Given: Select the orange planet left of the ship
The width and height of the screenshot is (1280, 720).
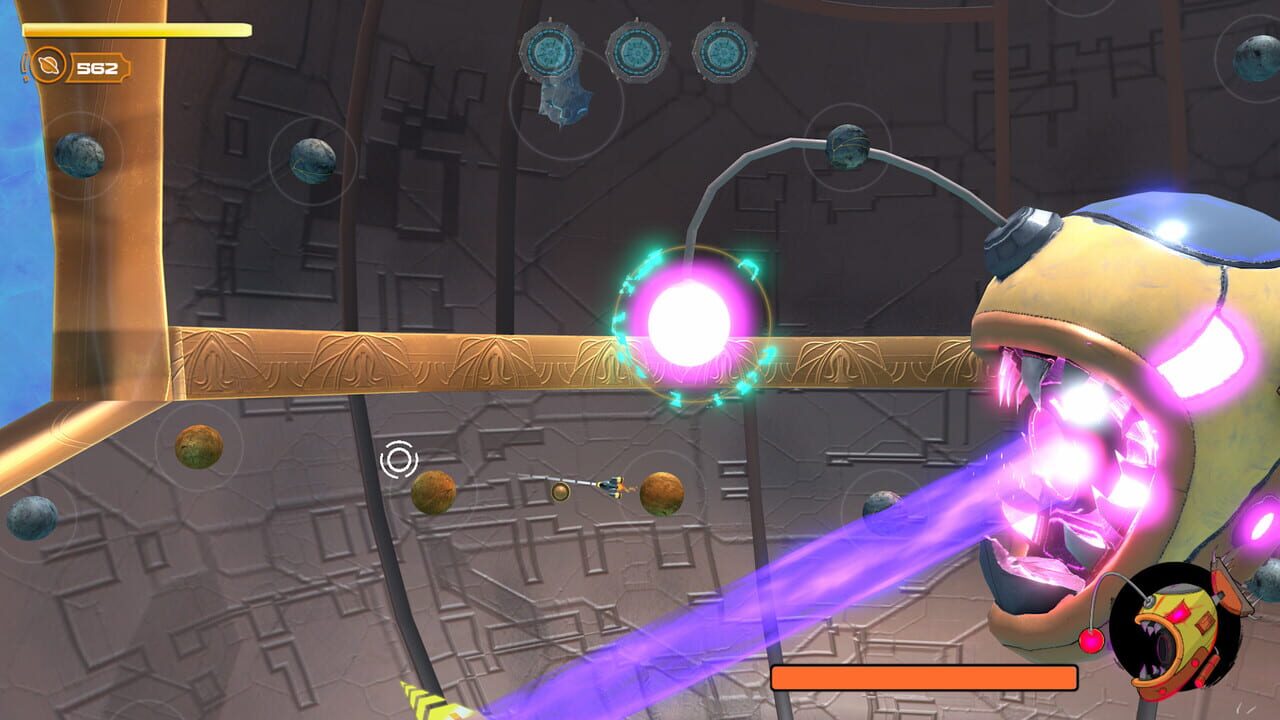Looking at the screenshot, I should (435, 493).
